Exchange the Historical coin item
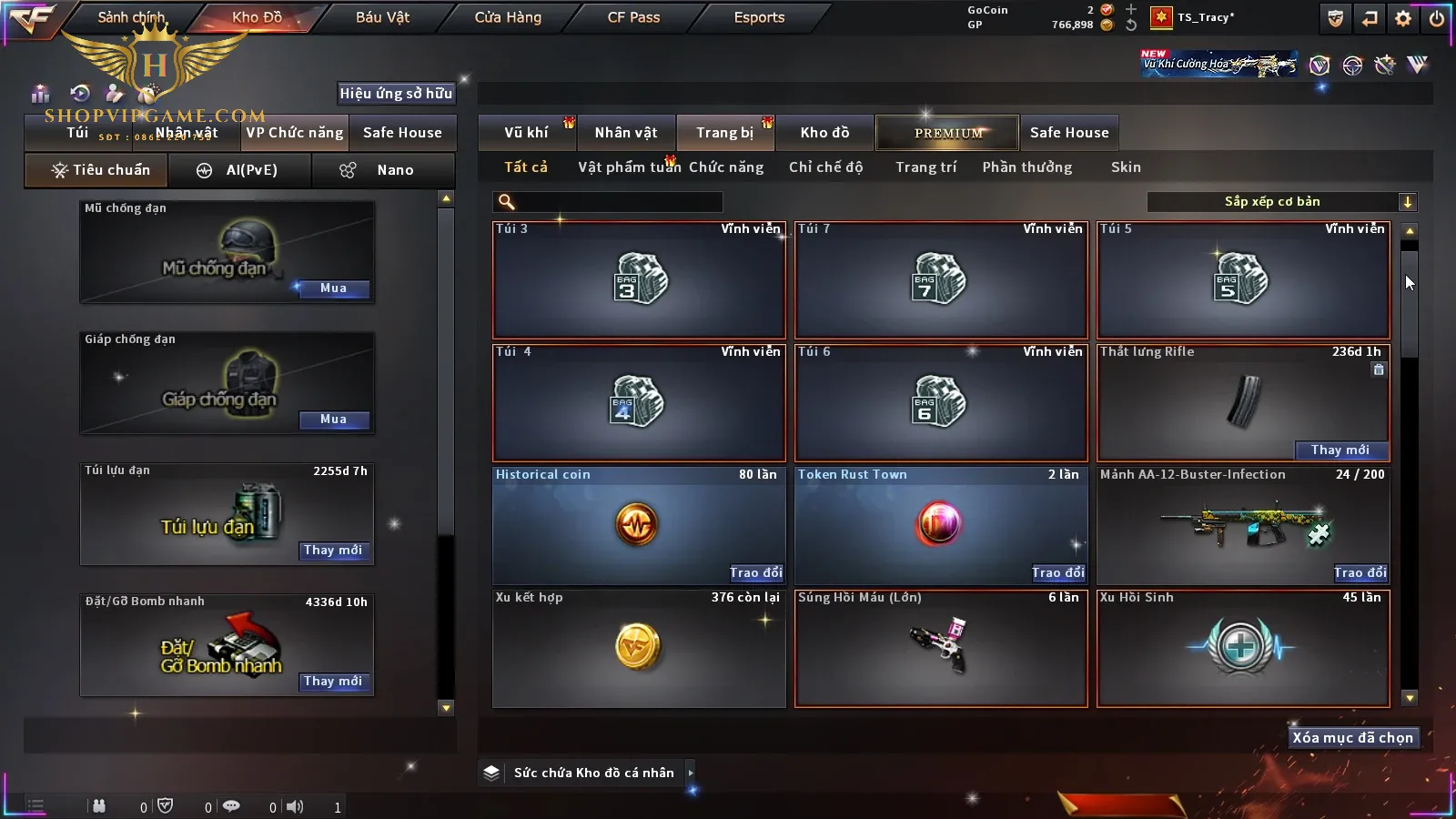Screen dimensions: 1456x819 click(x=755, y=572)
